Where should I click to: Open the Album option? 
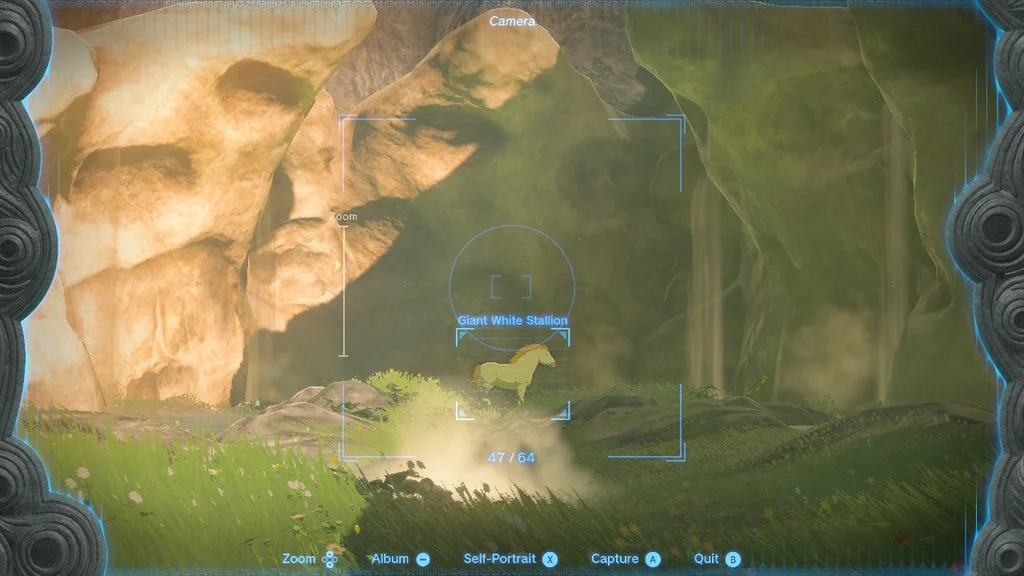tap(400, 559)
